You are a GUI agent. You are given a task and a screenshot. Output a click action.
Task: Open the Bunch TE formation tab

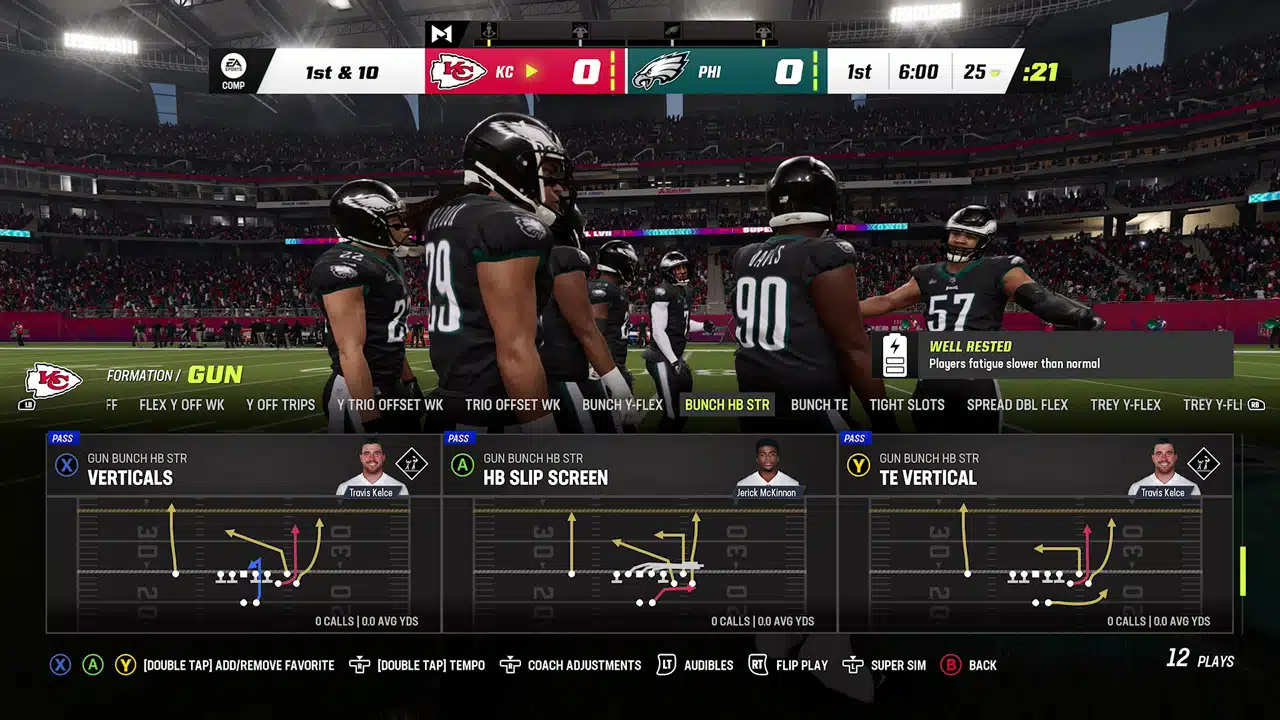(819, 405)
